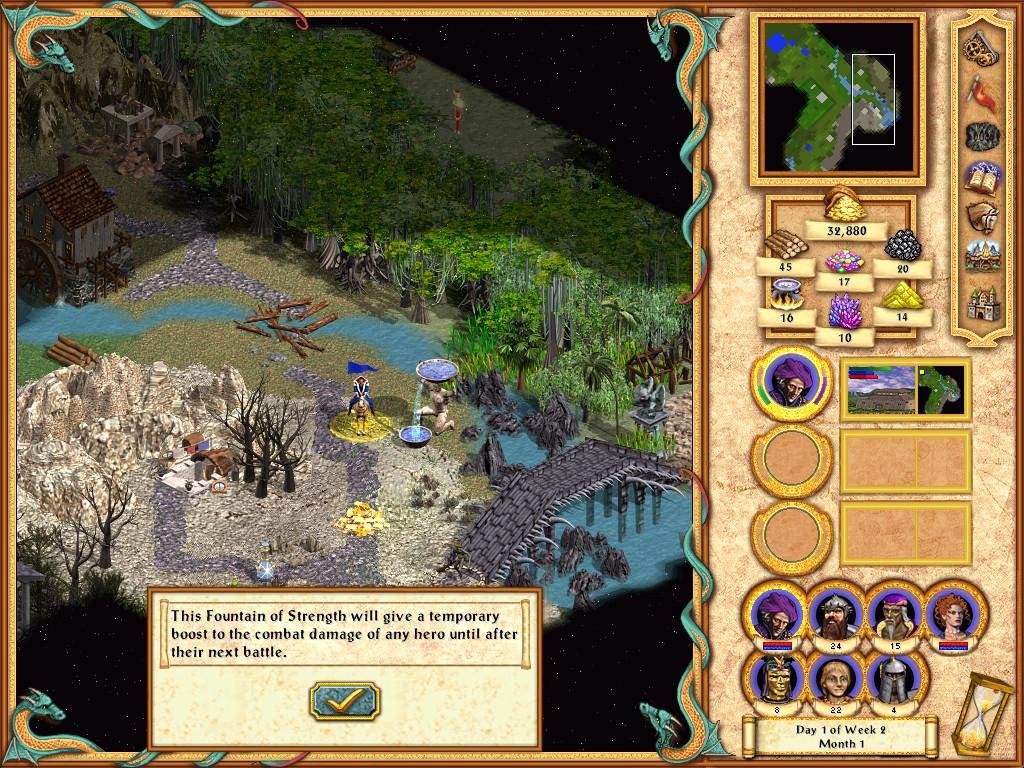
Task: Click the dark cave toolbar icon
Action: point(979,135)
